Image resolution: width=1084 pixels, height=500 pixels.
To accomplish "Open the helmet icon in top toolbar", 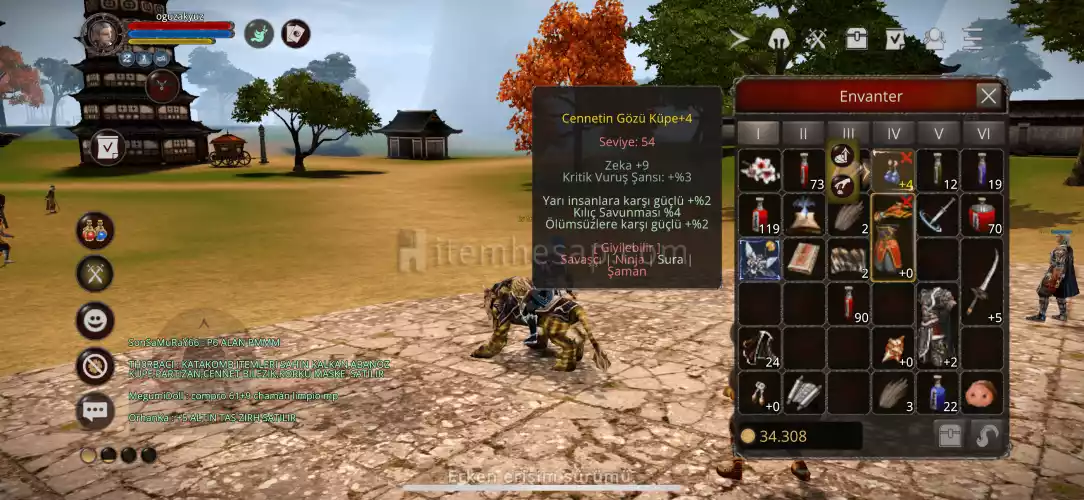I will [x=778, y=39].
